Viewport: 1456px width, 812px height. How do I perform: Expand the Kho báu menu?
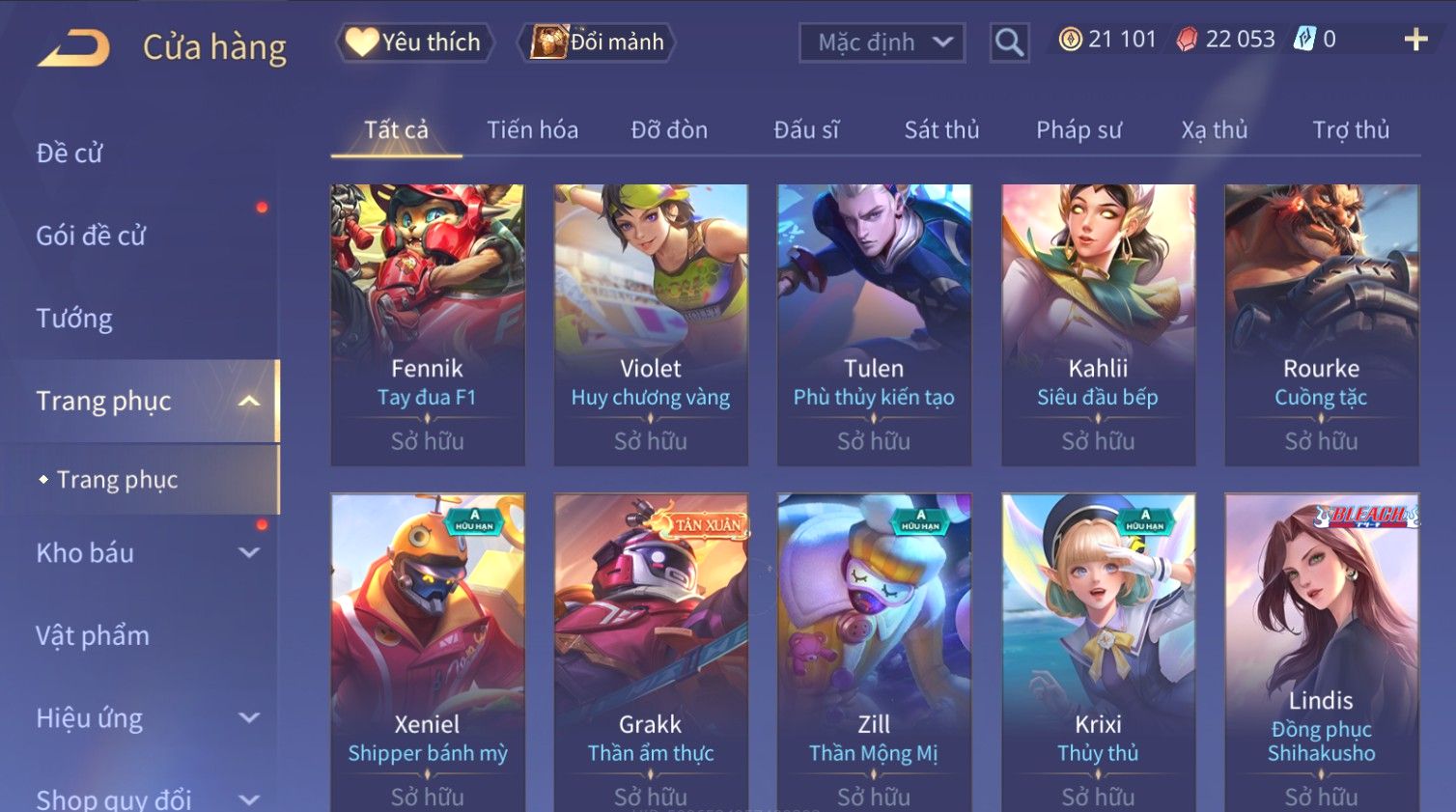145,553
